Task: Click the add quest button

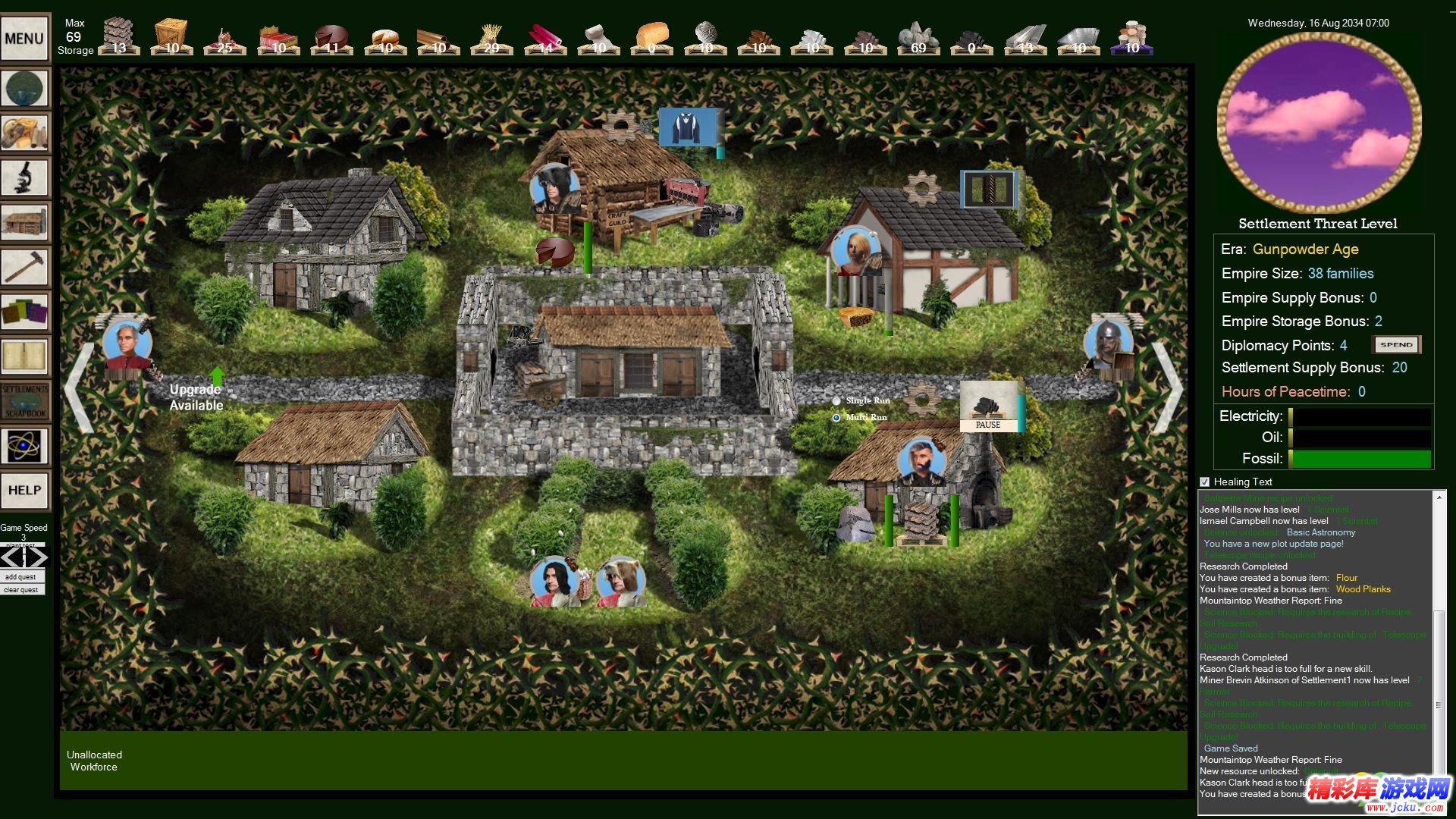Action: pos(21,577)
